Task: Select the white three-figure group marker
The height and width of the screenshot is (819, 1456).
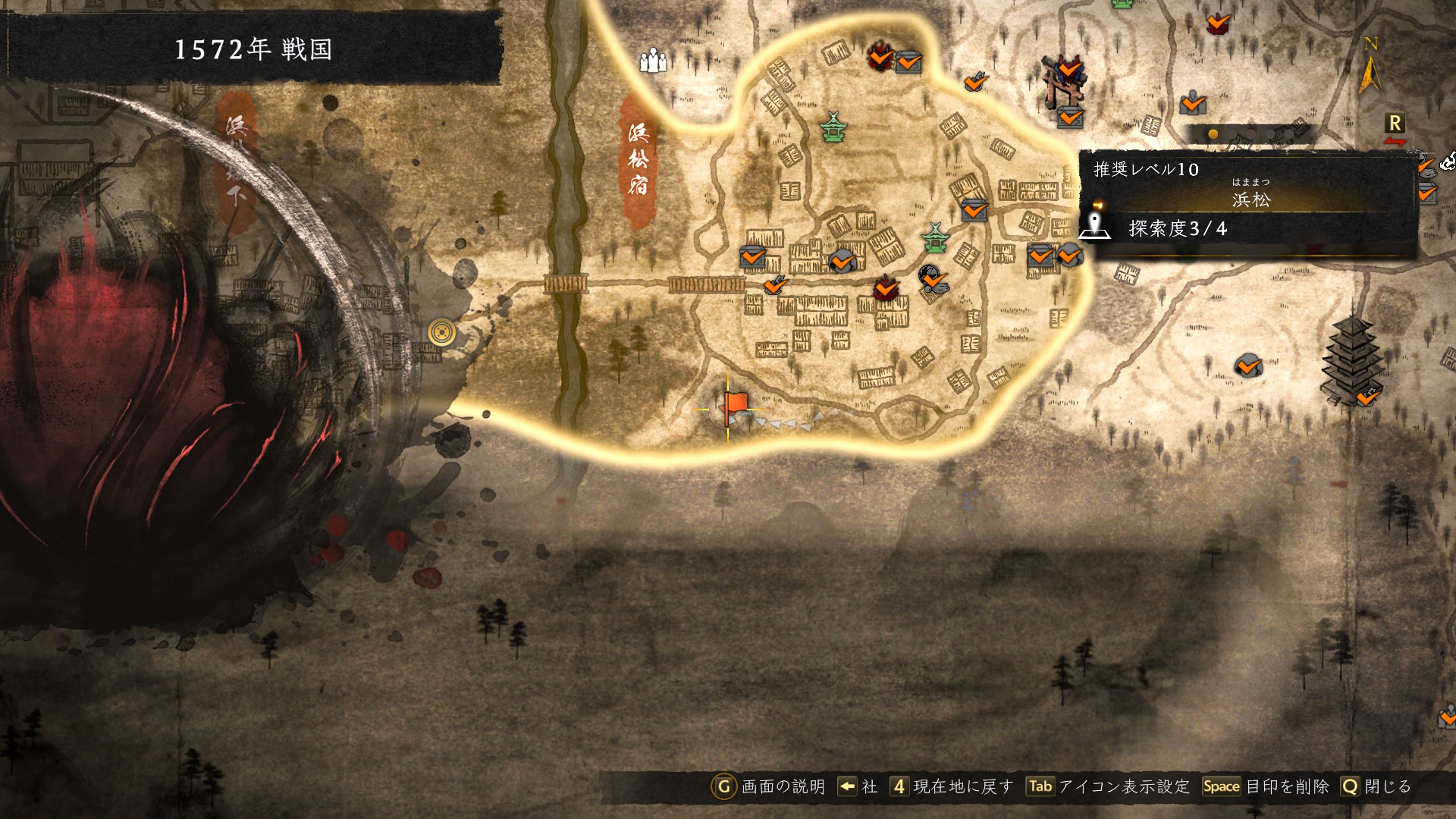Action: coord(652,60)
